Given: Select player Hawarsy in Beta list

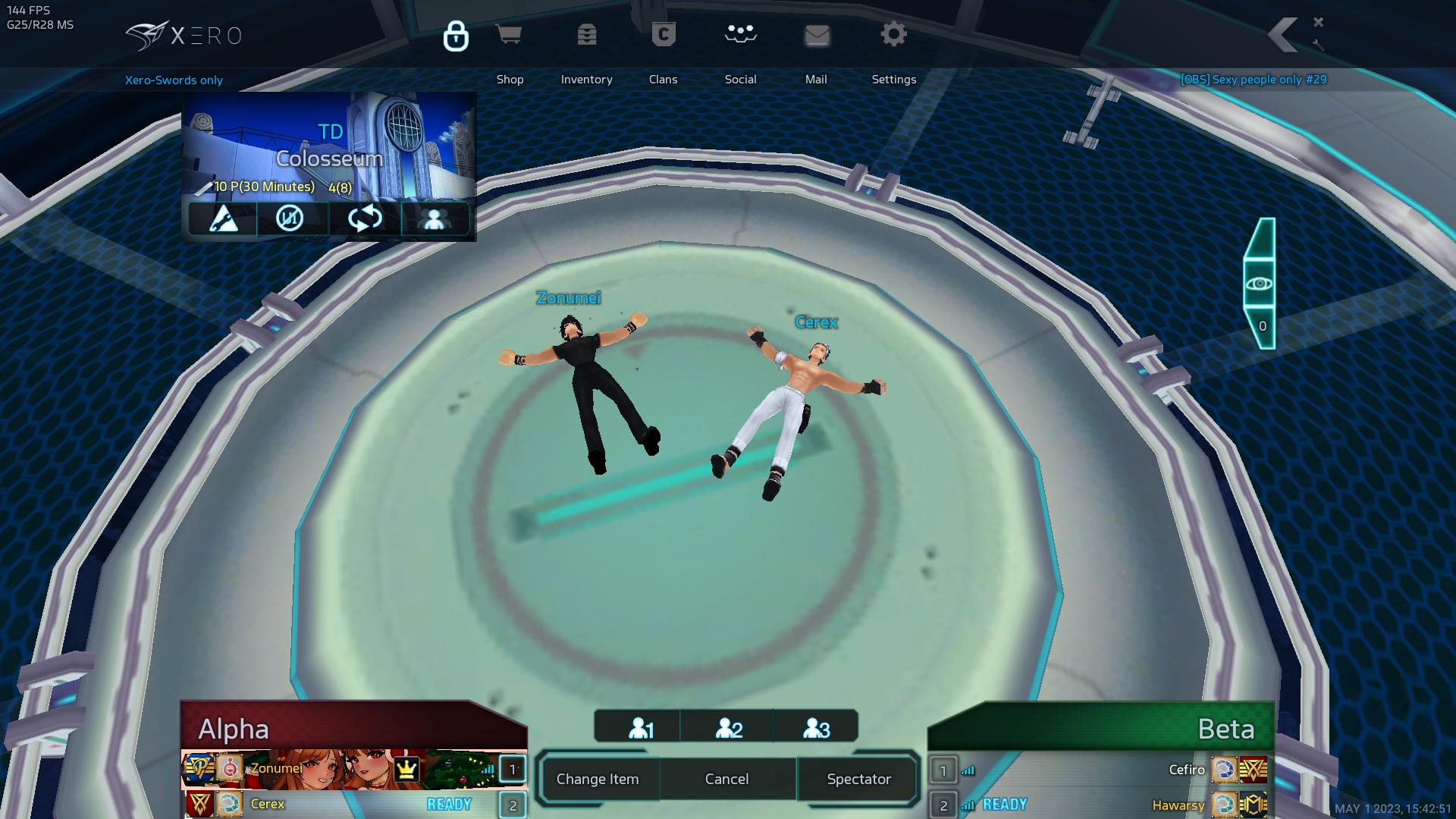Looking at the screenshot, I should (1178, 805).
